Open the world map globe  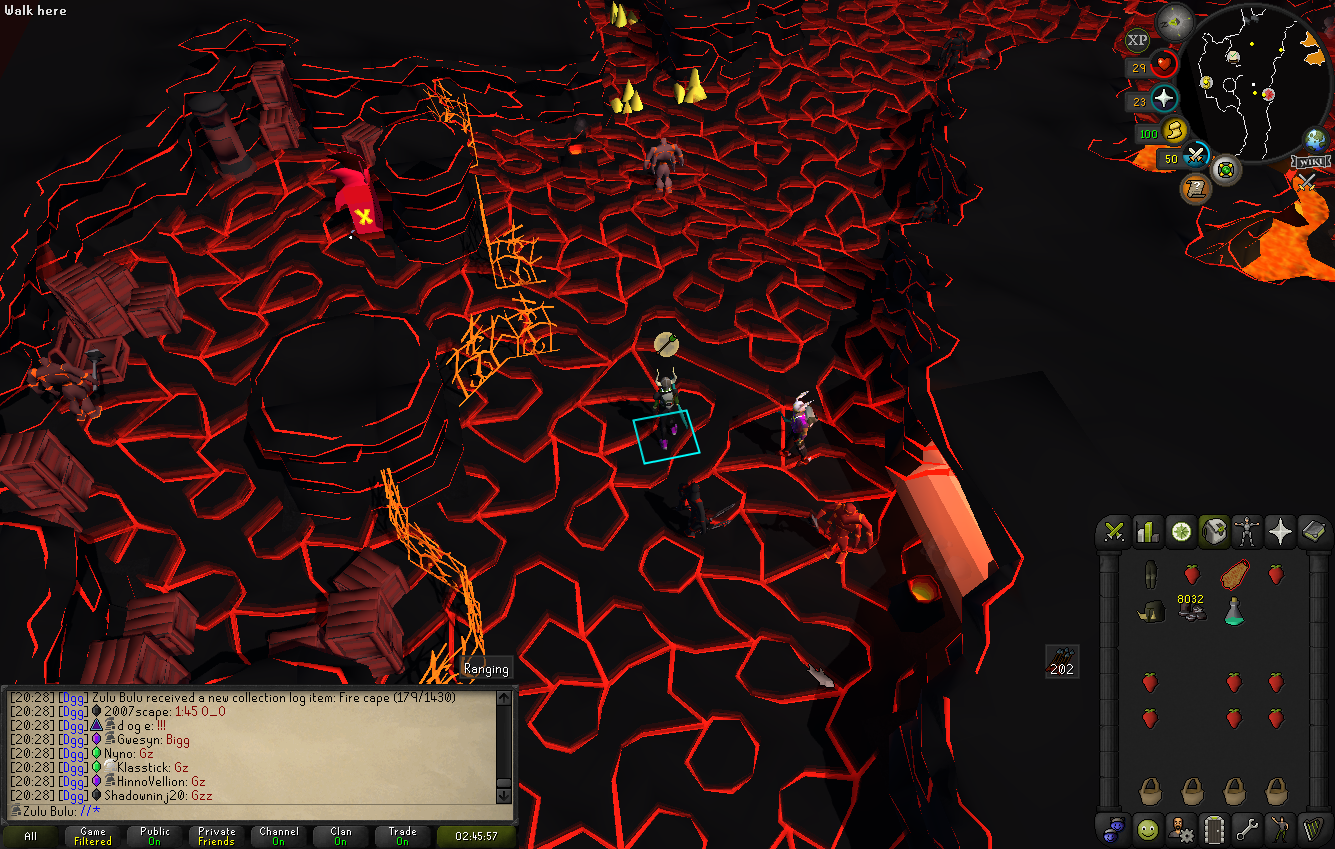tap(1315, 139)
